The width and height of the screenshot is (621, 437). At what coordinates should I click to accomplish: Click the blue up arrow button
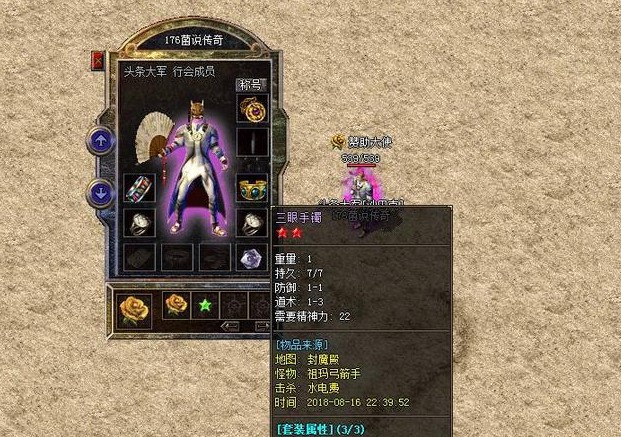tap(100, 141)
